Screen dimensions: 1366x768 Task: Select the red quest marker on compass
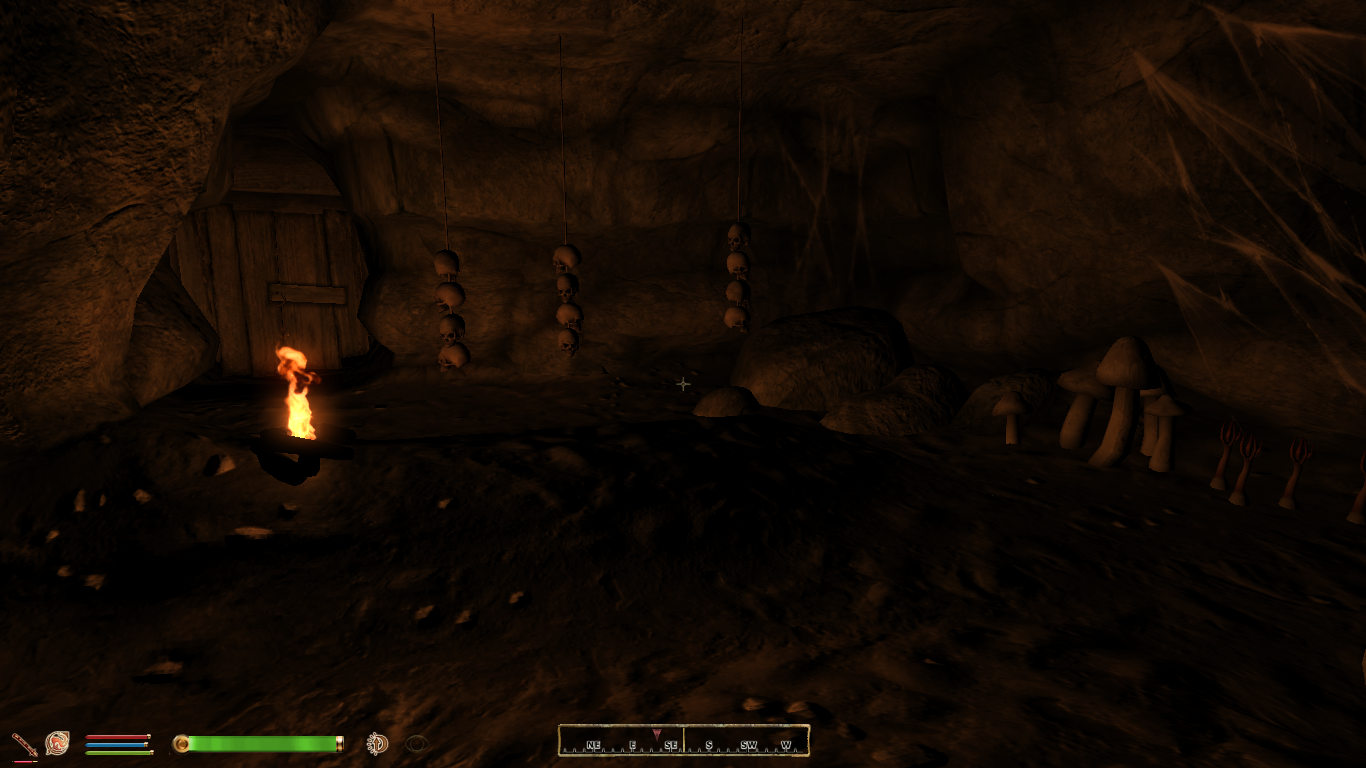[x=656, y=734]
